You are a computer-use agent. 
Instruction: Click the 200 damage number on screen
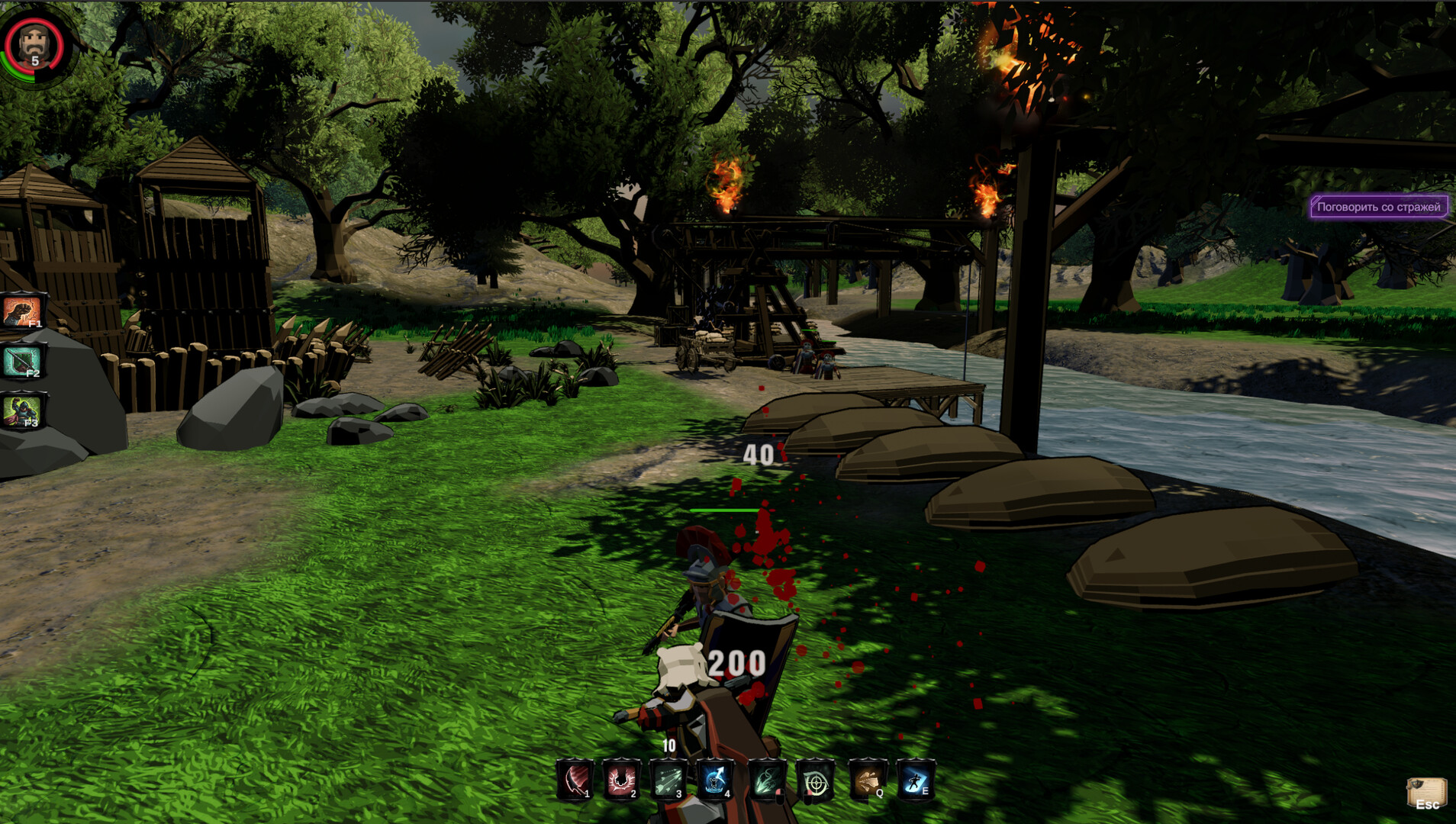pos(736,661)
